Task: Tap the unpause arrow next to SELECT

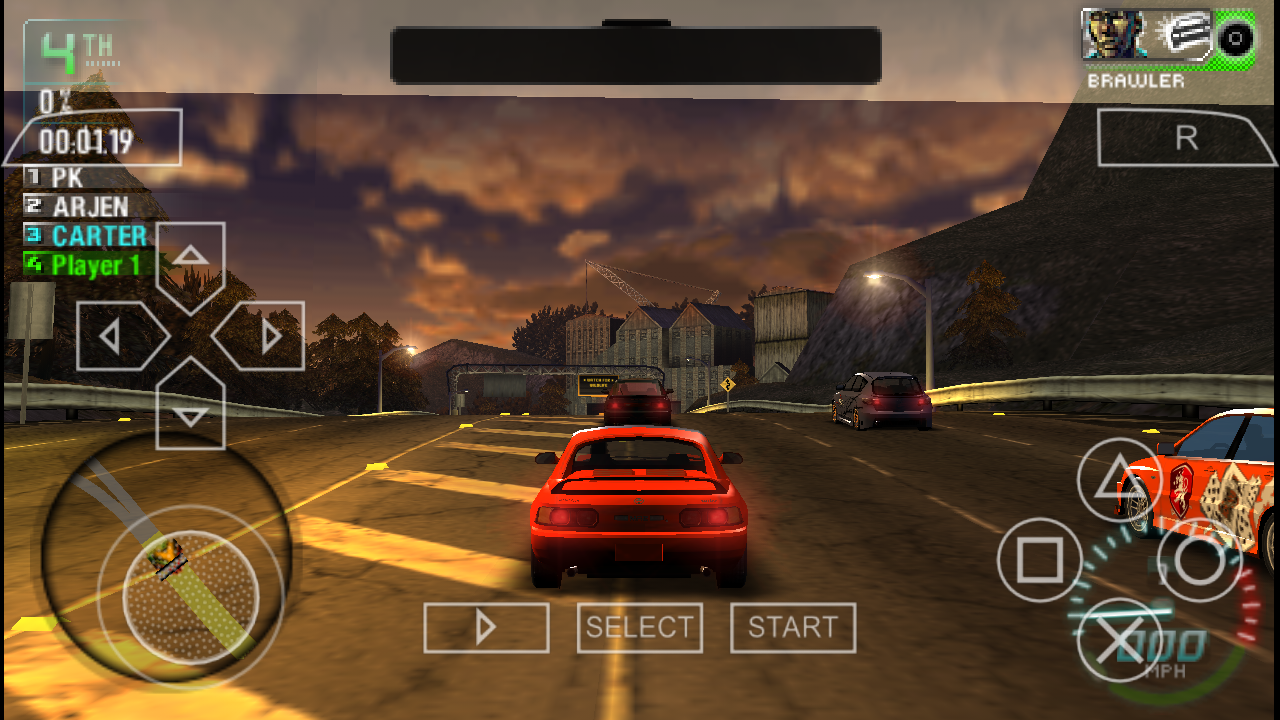Action: coord(486,627)
